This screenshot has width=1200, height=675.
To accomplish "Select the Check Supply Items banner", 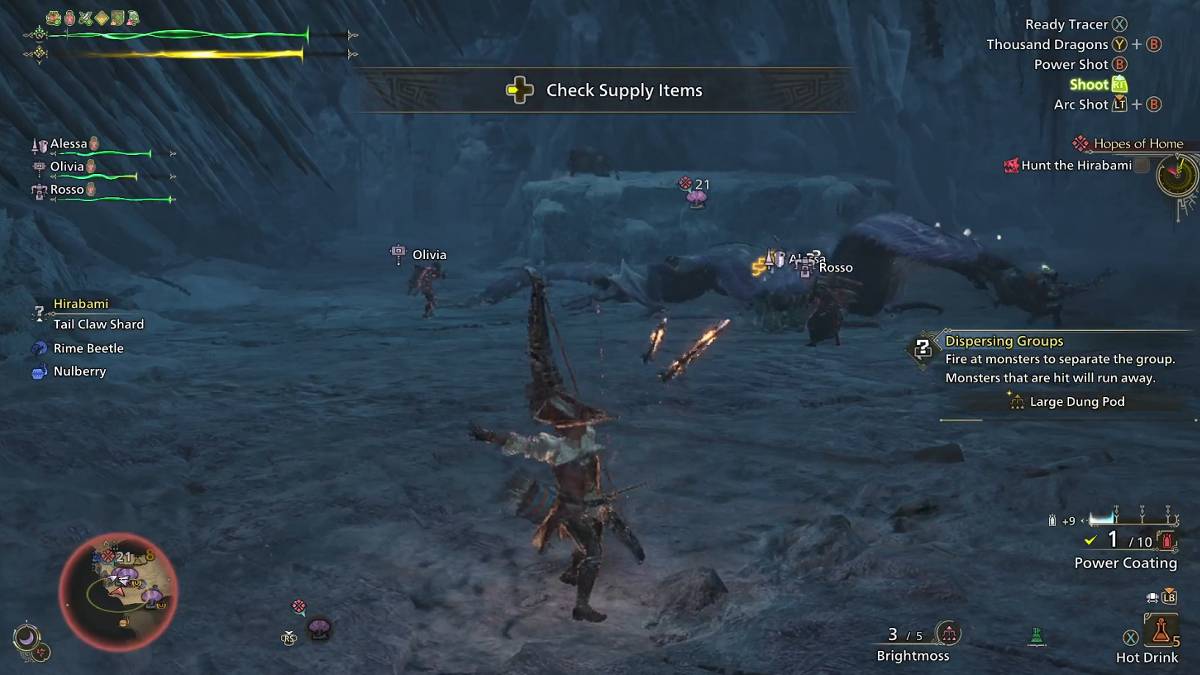I will click(606, 91).
